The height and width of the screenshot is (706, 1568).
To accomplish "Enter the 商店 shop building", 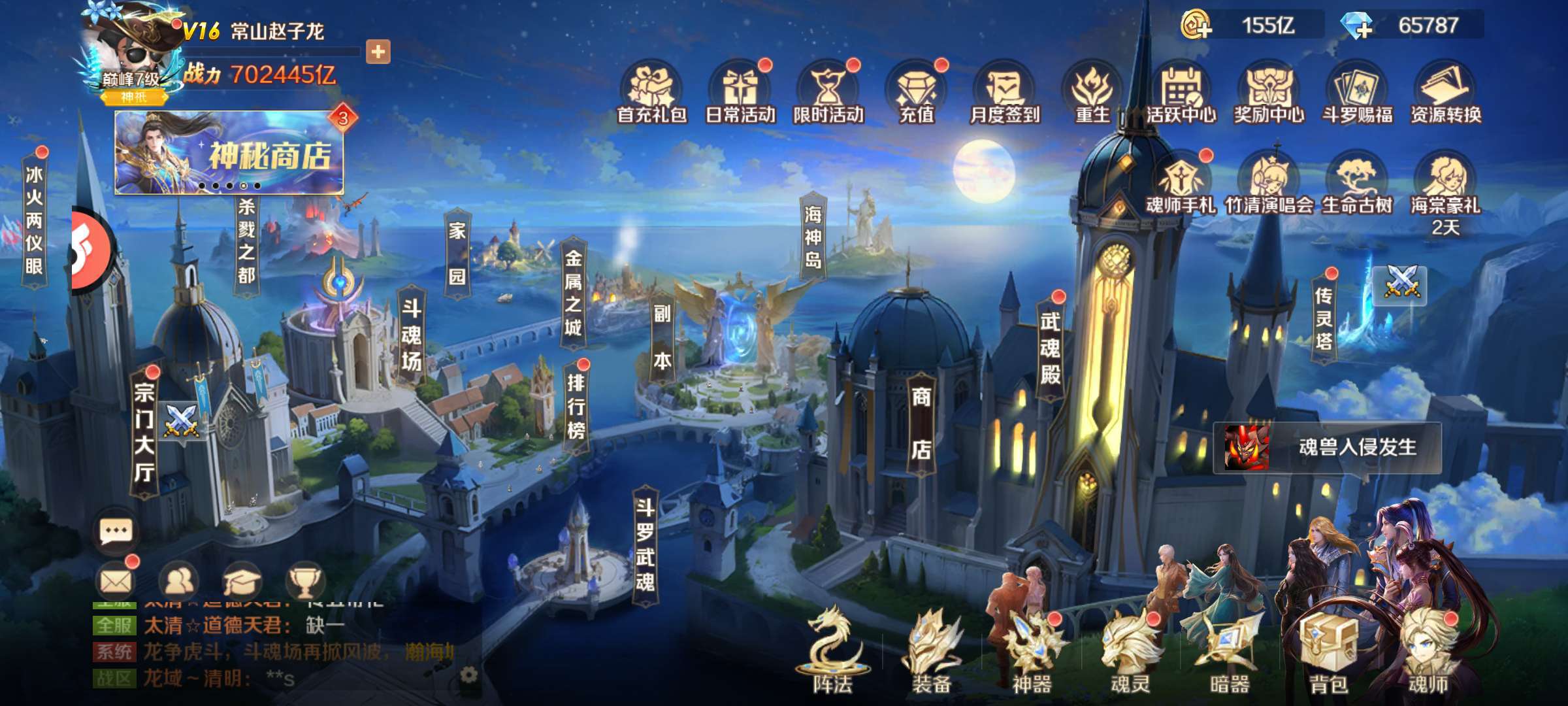I will click(921, 423).
